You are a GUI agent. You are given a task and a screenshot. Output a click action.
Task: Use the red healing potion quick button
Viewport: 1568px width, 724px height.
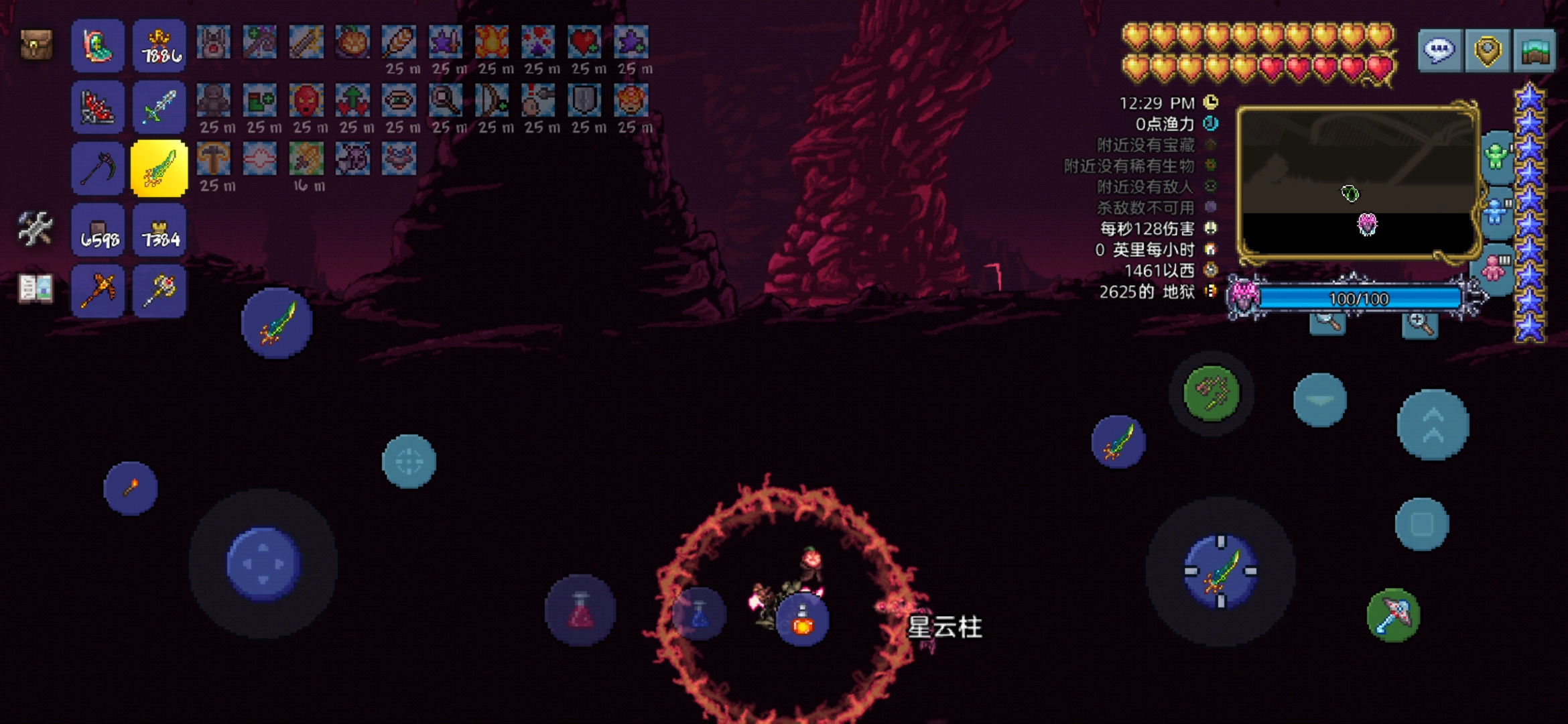click(580, 610)
